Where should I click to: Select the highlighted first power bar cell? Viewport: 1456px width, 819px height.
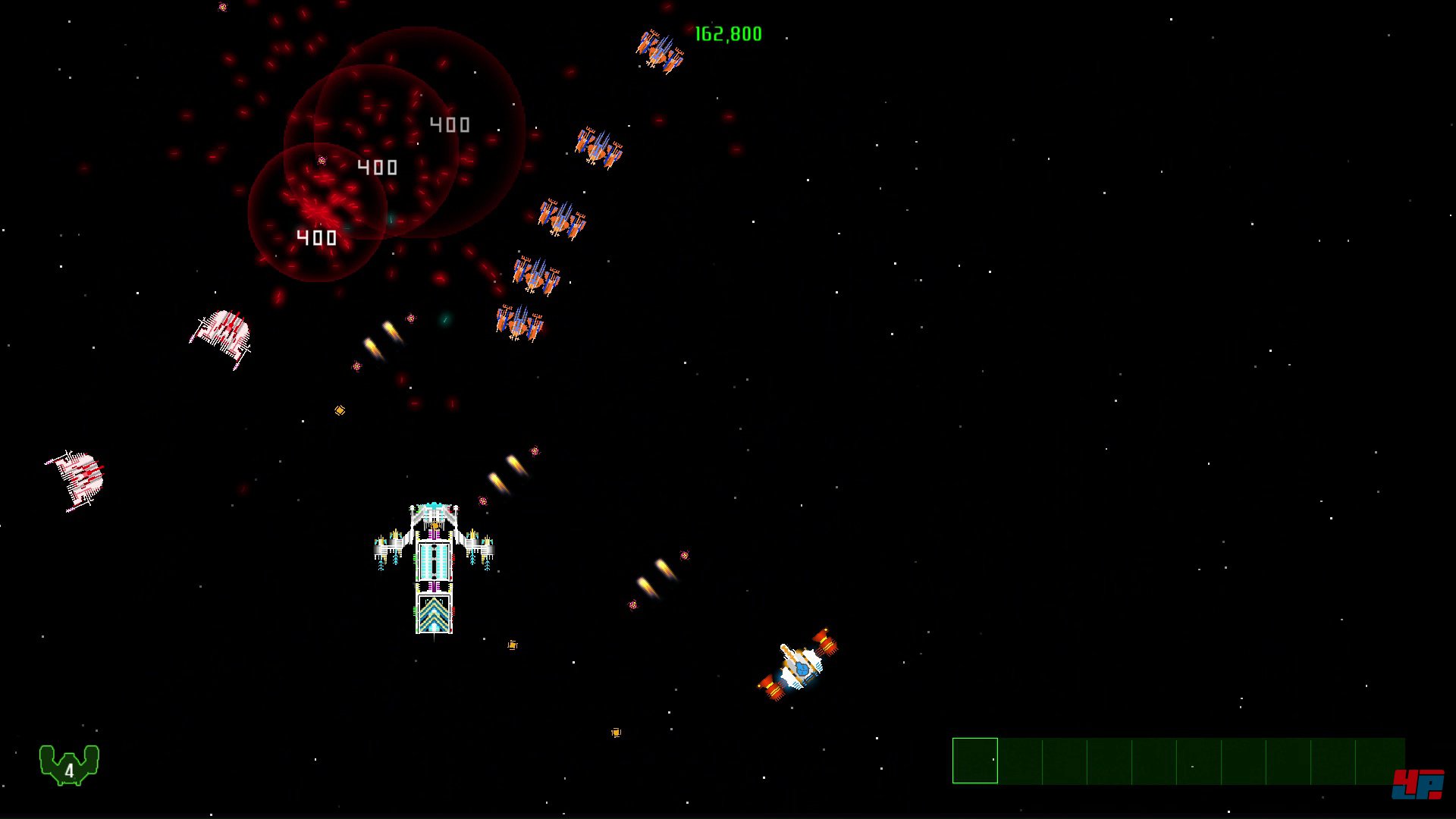tap(974, 761)
